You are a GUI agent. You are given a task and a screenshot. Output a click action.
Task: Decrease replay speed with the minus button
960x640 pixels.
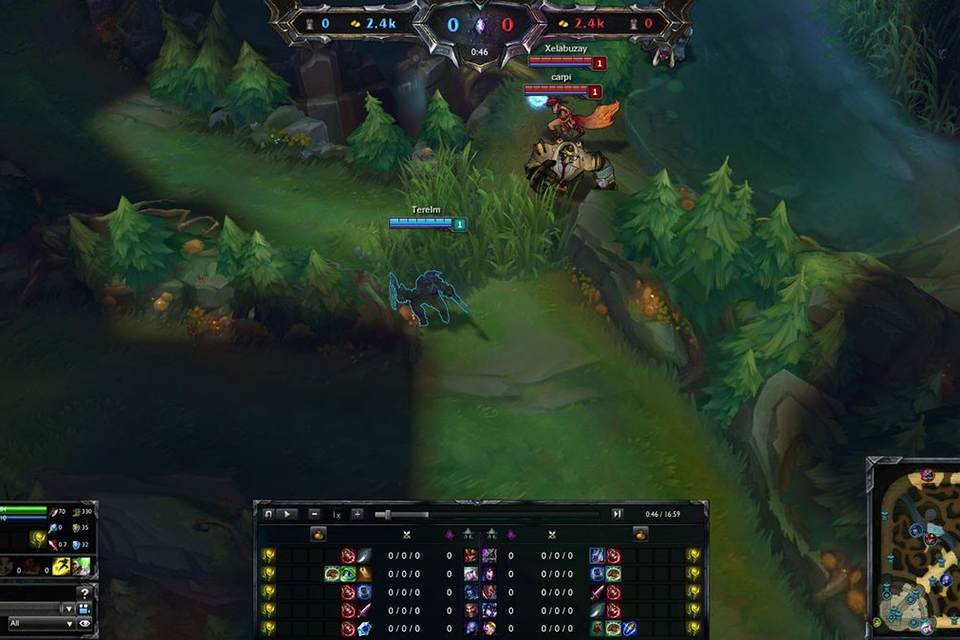314,514
